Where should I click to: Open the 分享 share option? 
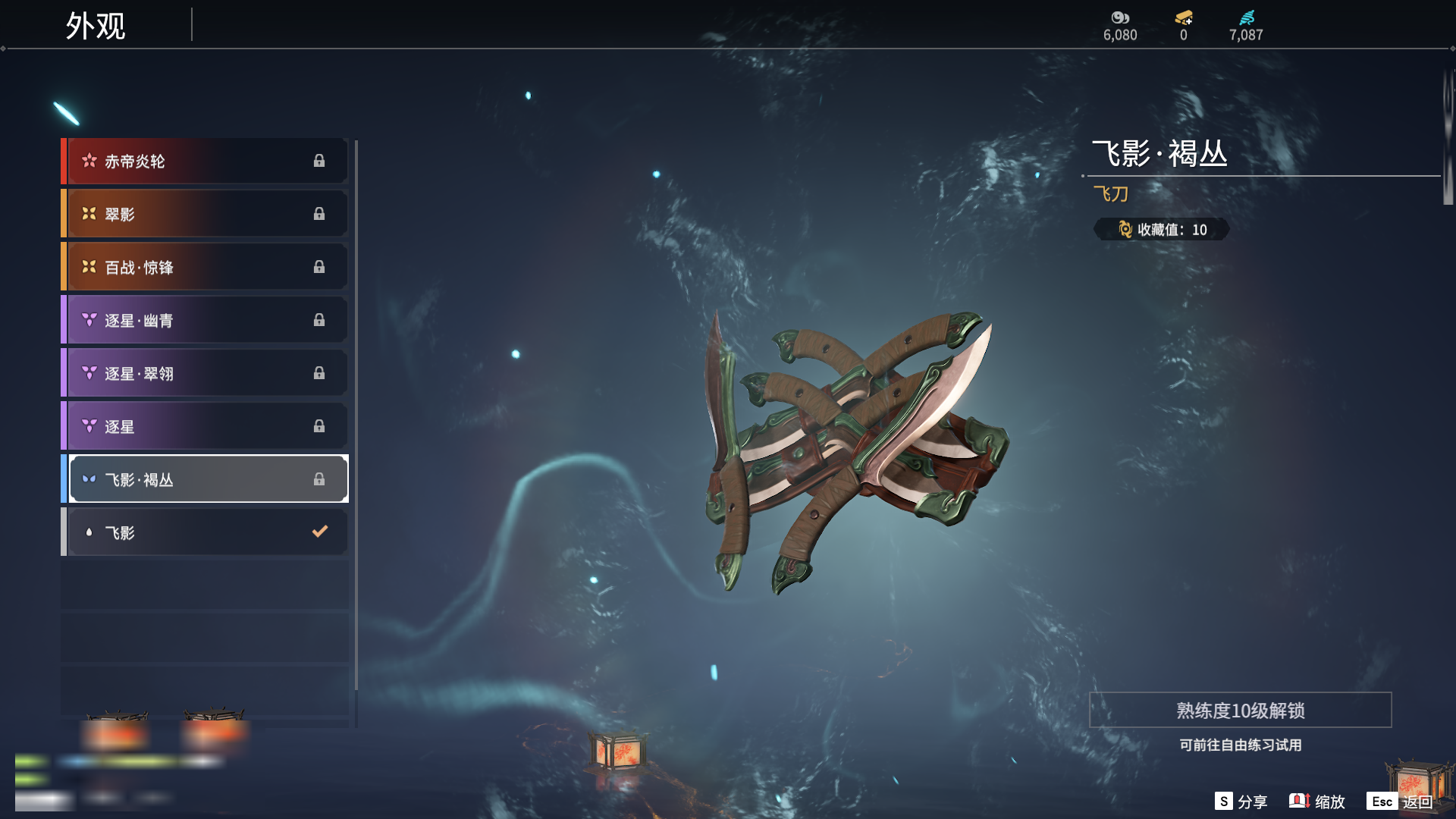point(1241,802)
